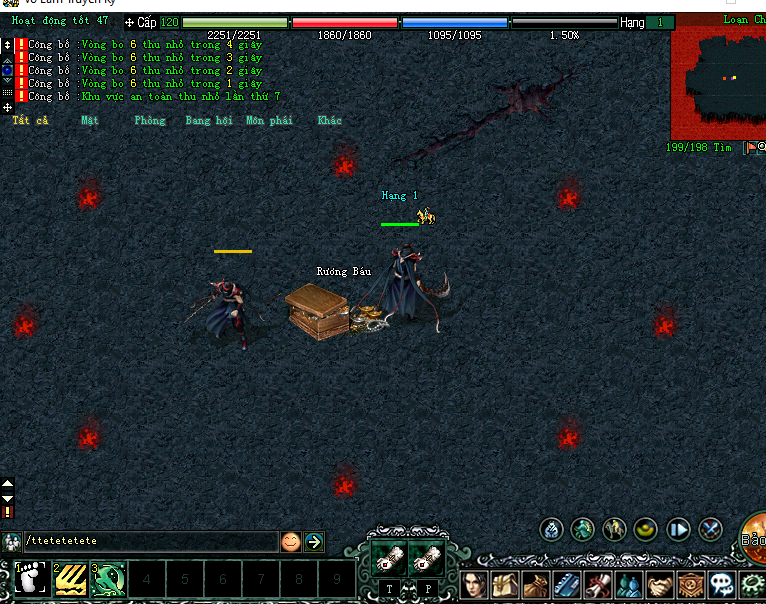Screen dimensions: 766x604
Task: Activate the green skill in slot 3
Action: (108, 579)
